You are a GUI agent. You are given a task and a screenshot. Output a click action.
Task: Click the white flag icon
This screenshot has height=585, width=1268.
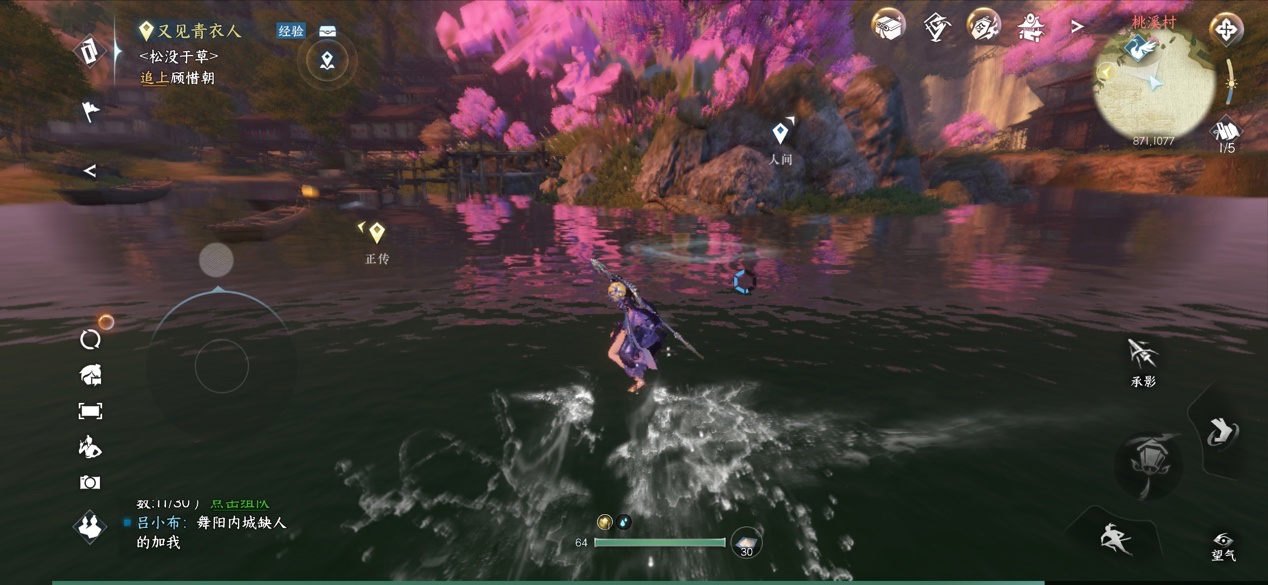point(90,110)
